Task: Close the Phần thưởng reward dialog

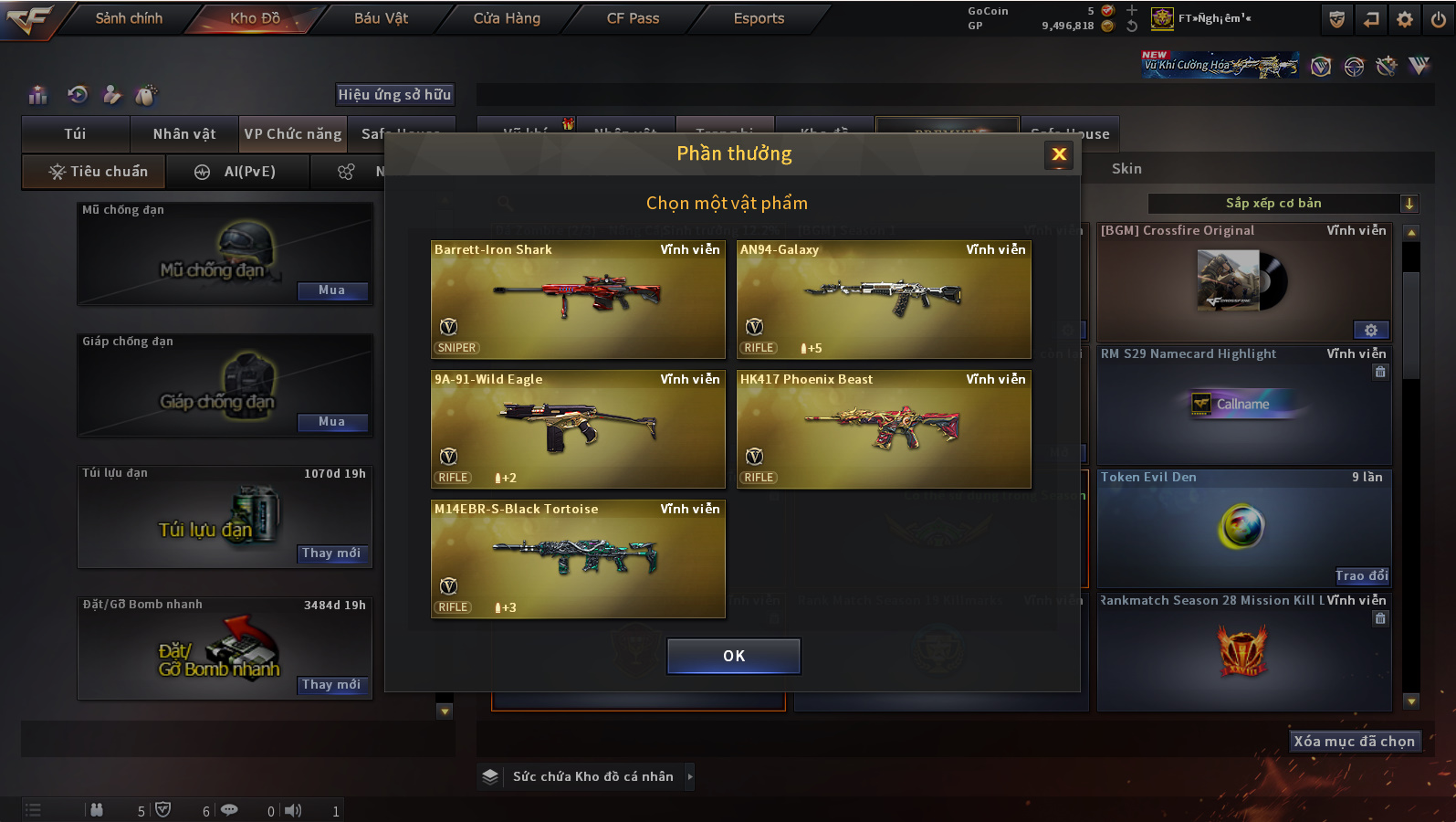Action: coord(1059,154)
